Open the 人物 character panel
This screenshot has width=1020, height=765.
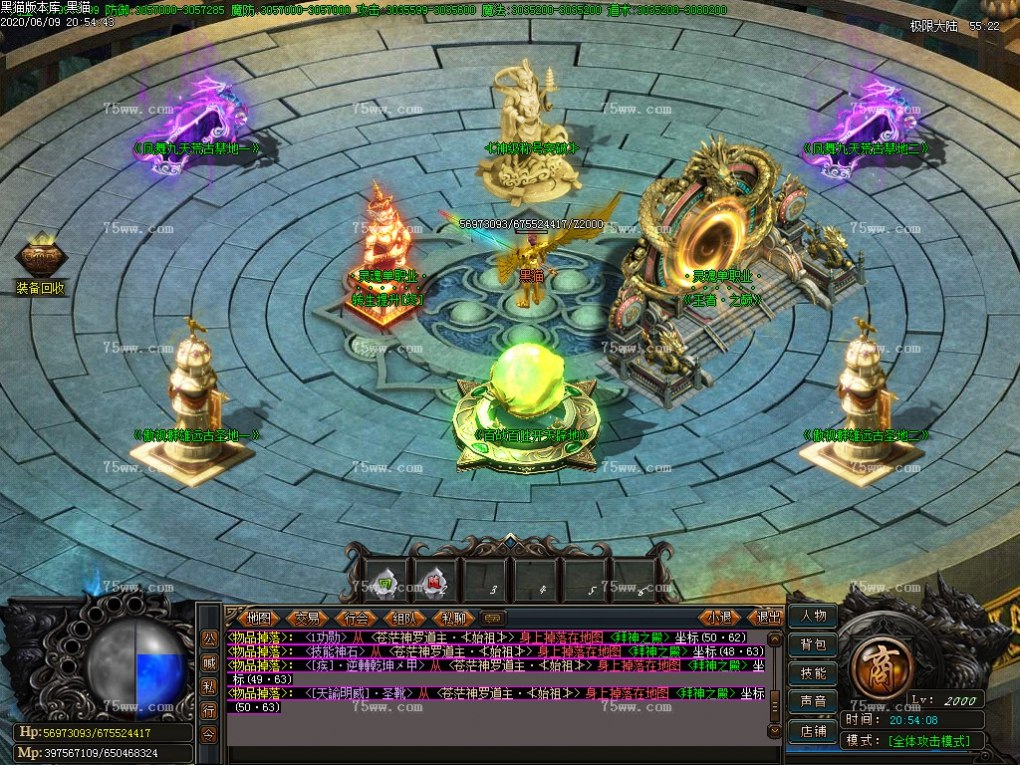tap(812, 616)
